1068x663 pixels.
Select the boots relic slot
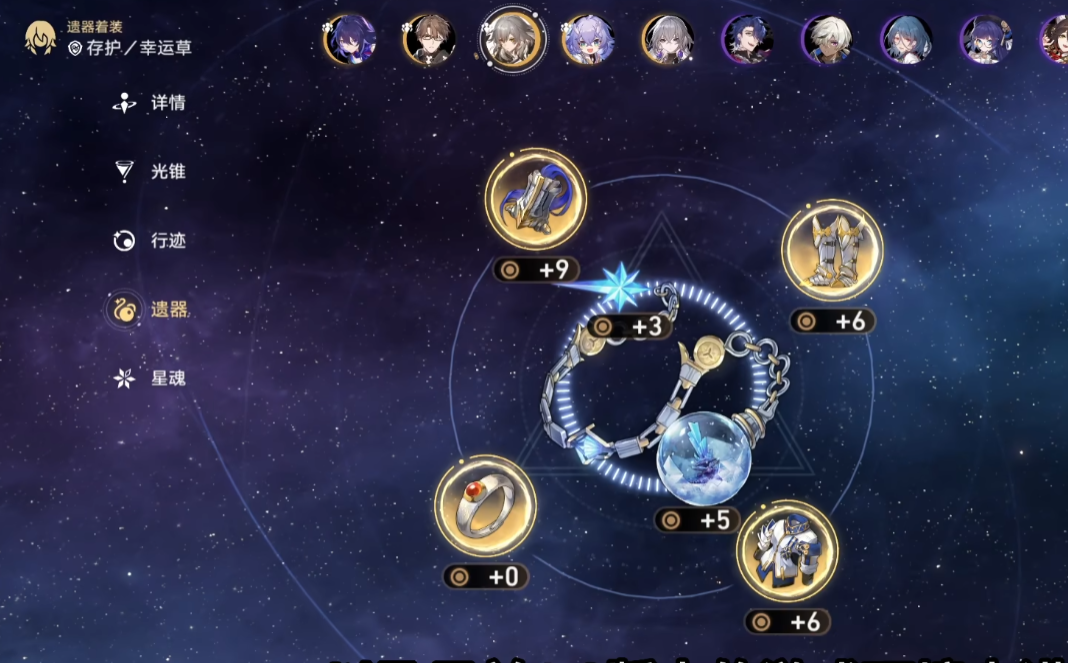pos(832,251)
